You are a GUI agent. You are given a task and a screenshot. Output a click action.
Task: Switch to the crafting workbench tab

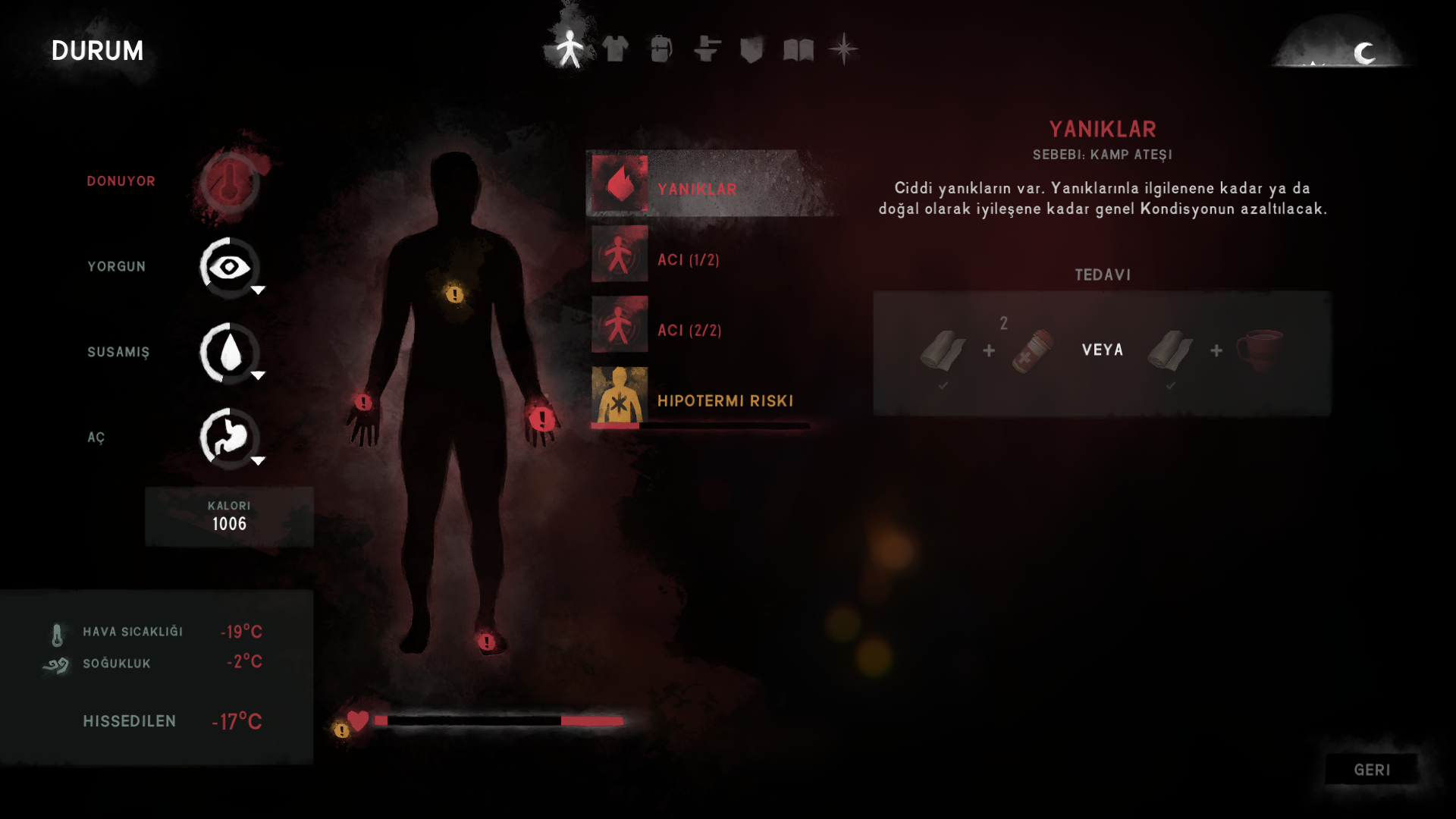coord(707,49)
